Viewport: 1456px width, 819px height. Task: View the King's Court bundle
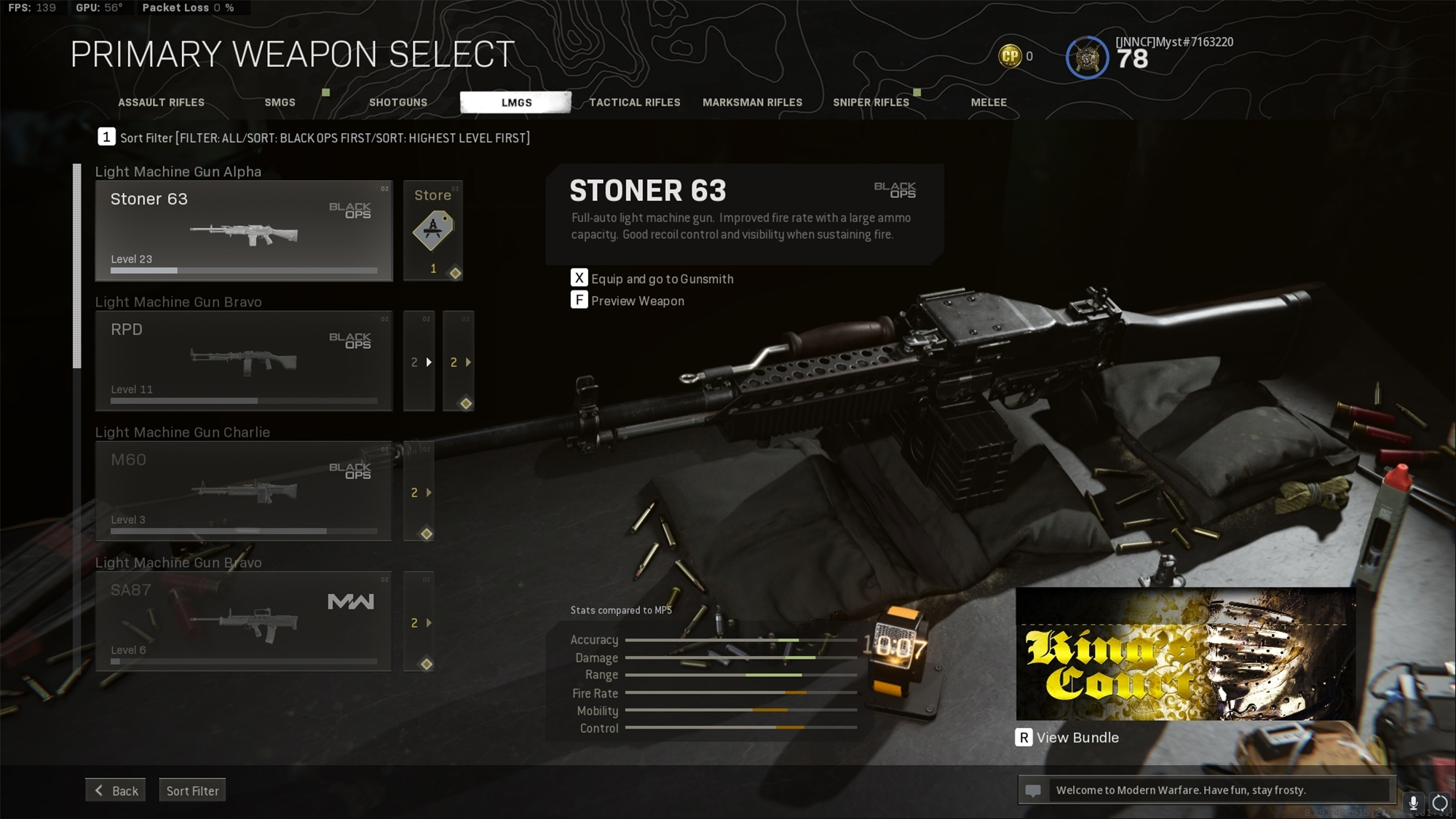point(1067,737)
